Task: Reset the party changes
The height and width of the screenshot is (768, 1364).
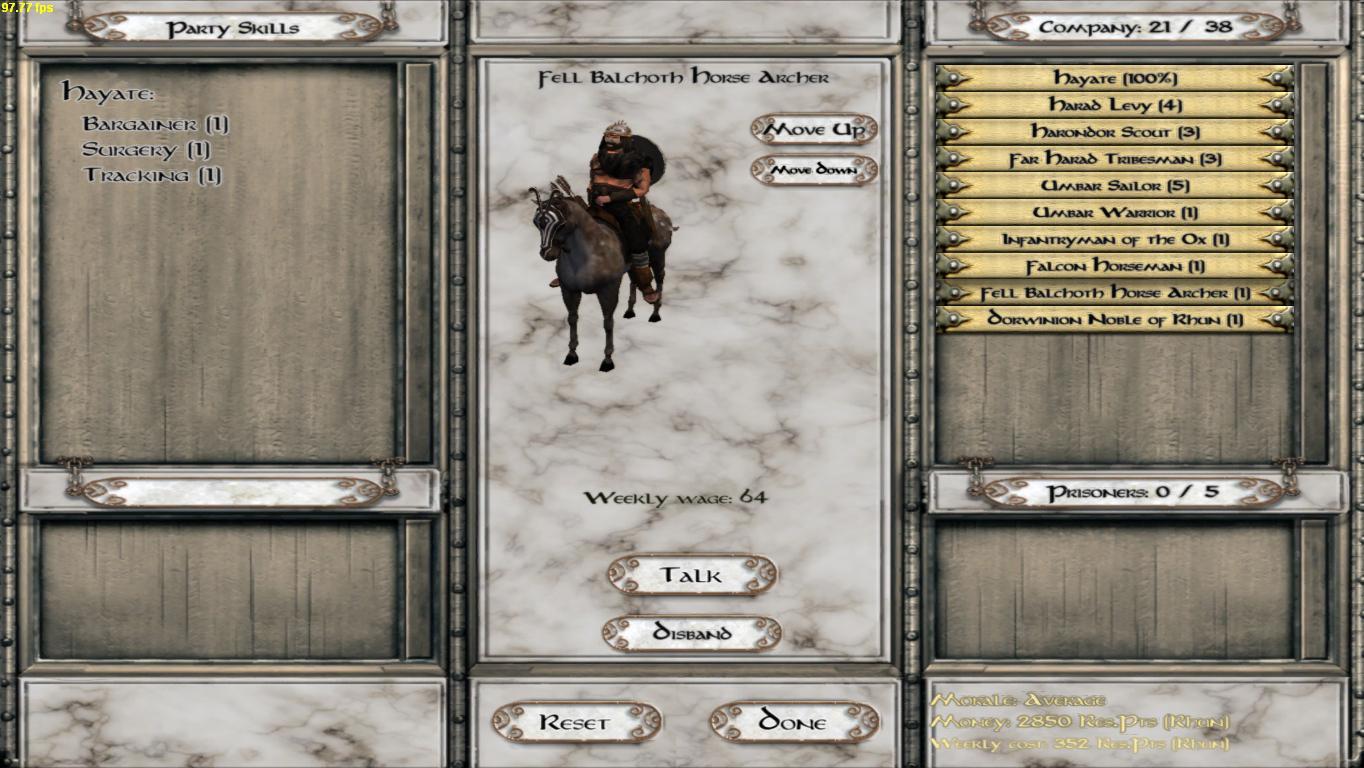Action: [576, 722]
